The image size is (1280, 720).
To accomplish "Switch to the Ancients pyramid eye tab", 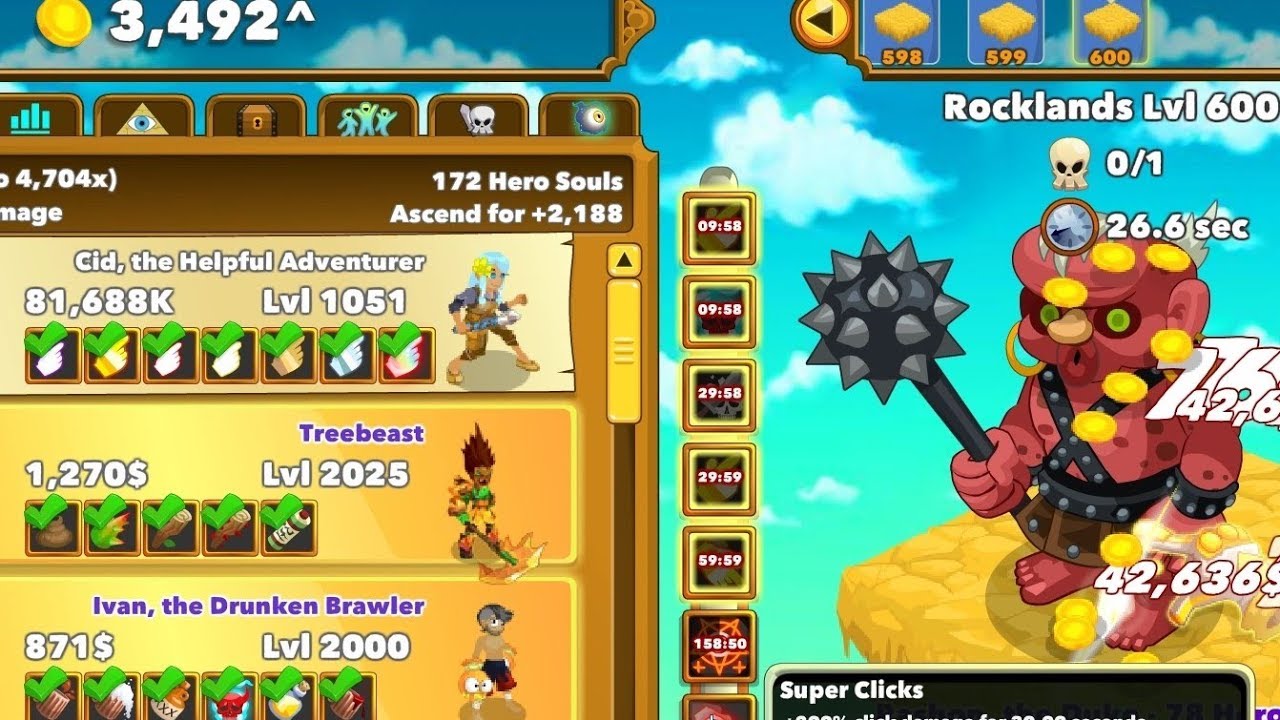I will coord(144,119).
